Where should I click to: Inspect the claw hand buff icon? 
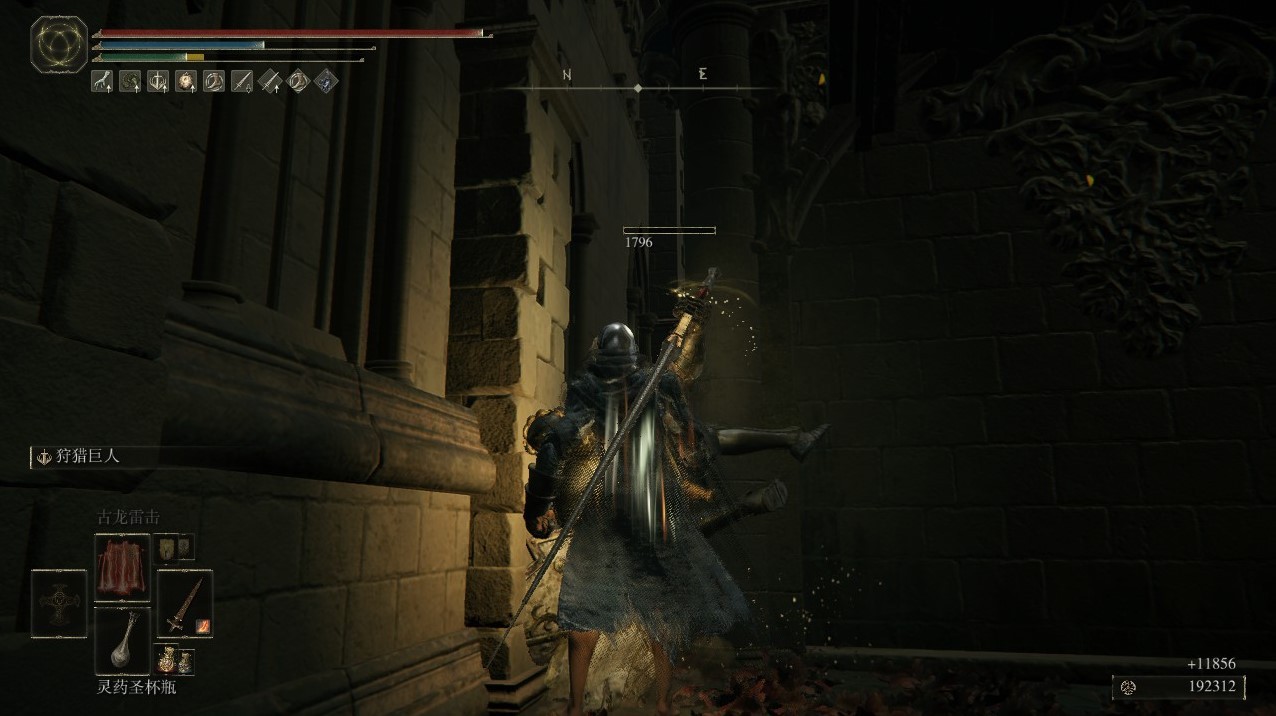pyautogui.click(x=101, y=81)
